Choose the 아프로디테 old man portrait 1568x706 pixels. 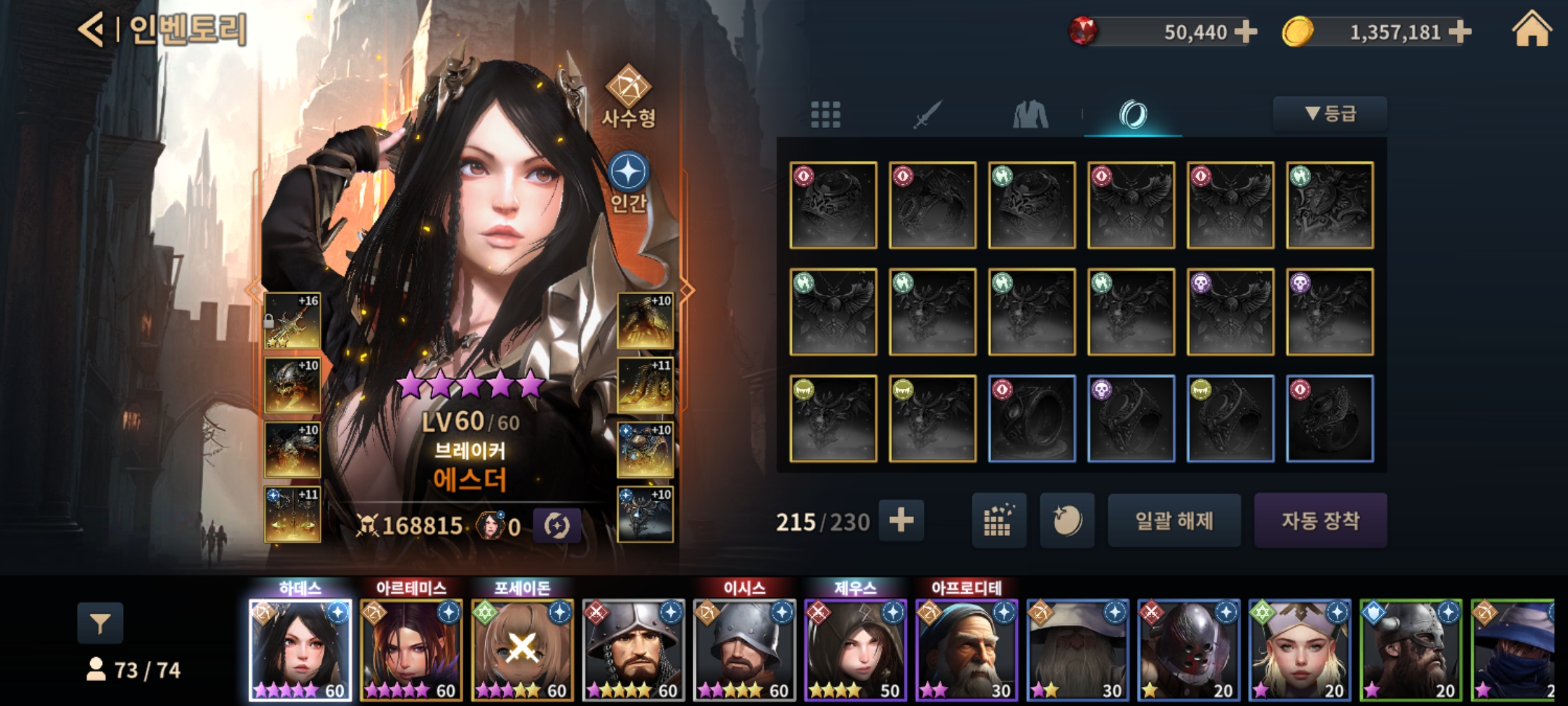click(966, 650)
